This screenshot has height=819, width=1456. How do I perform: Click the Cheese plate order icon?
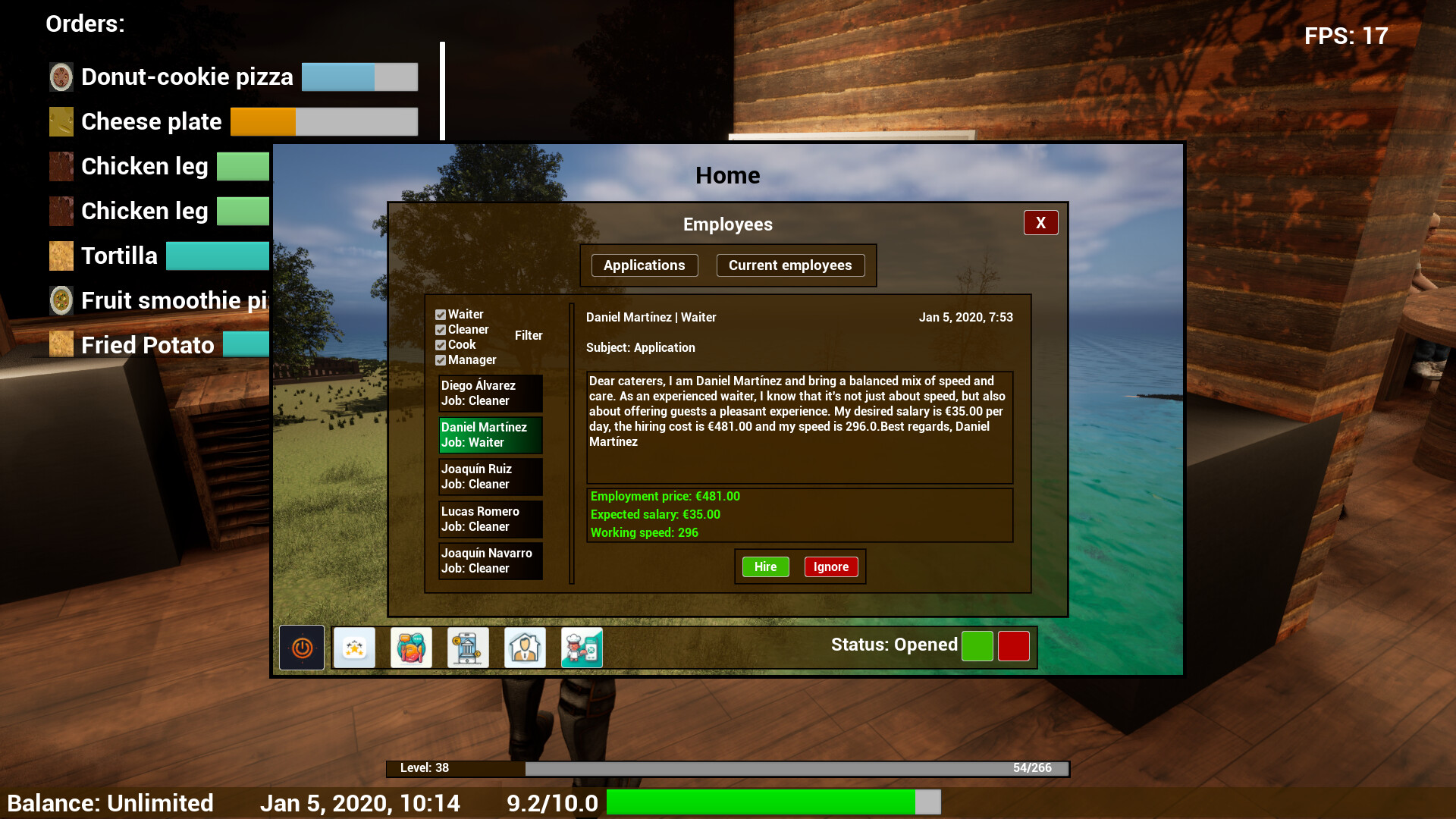click(61, 121)
